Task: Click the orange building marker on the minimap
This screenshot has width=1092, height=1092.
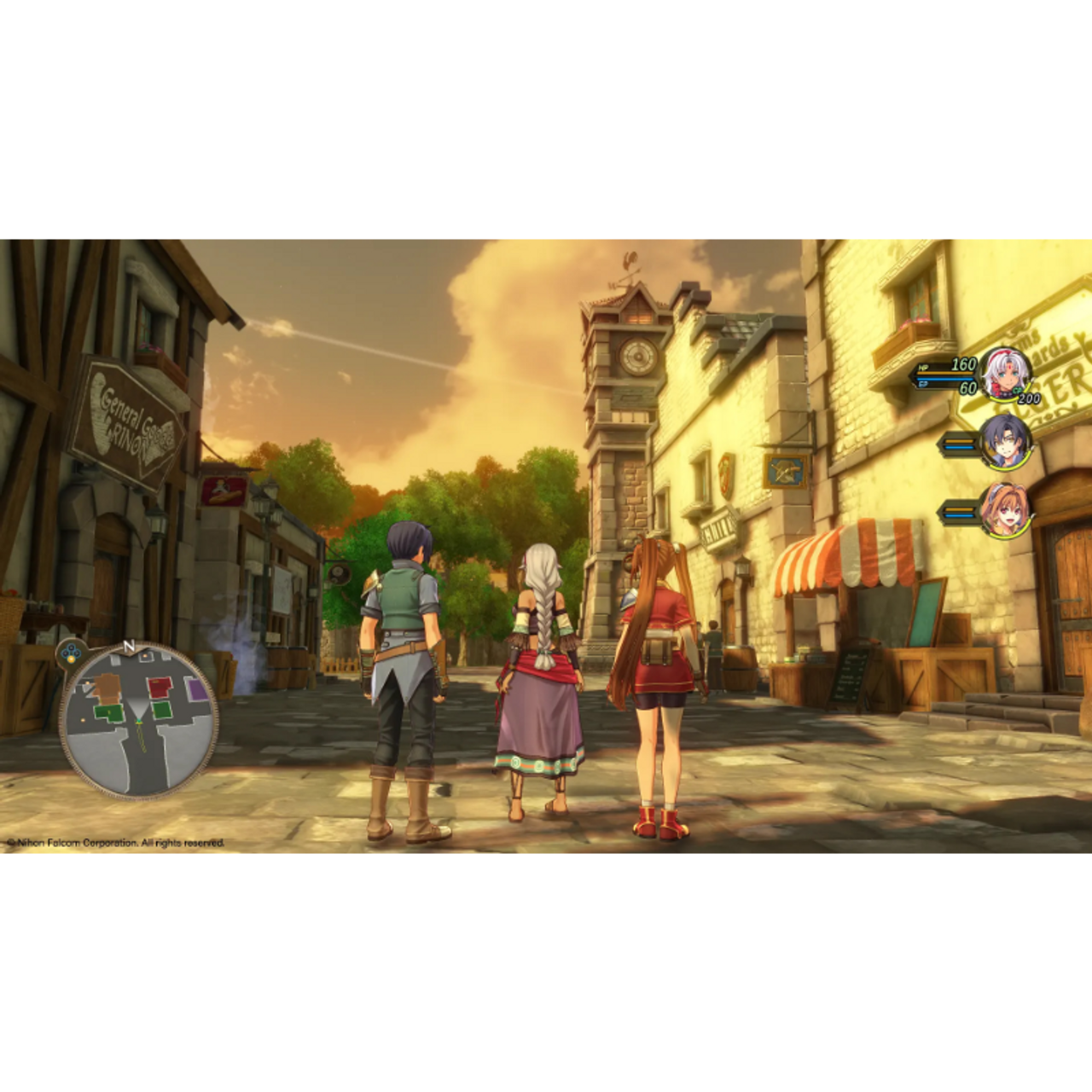Action: (x=107, y=688)
